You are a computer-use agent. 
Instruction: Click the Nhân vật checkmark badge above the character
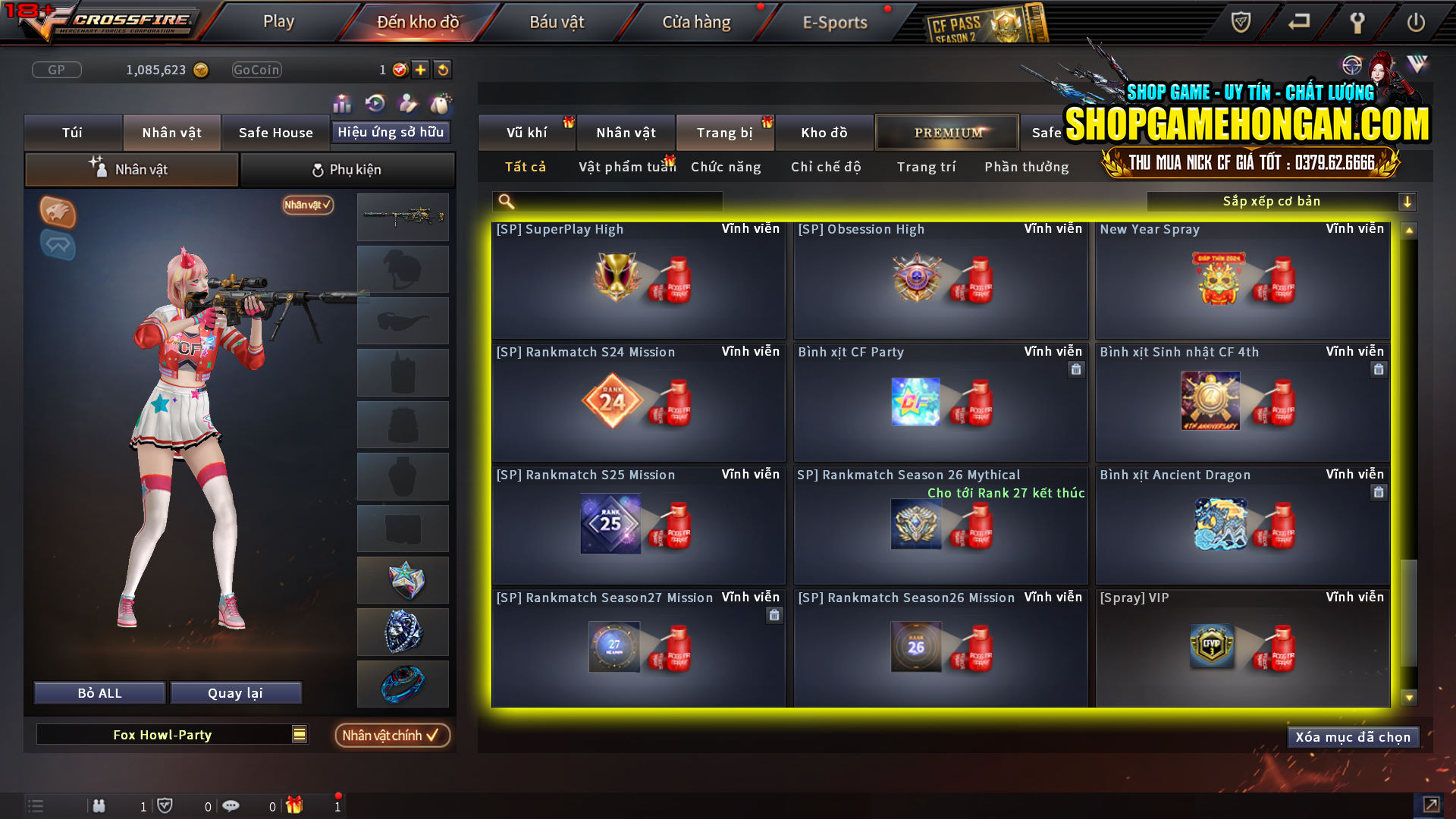(x=306, y=206)
